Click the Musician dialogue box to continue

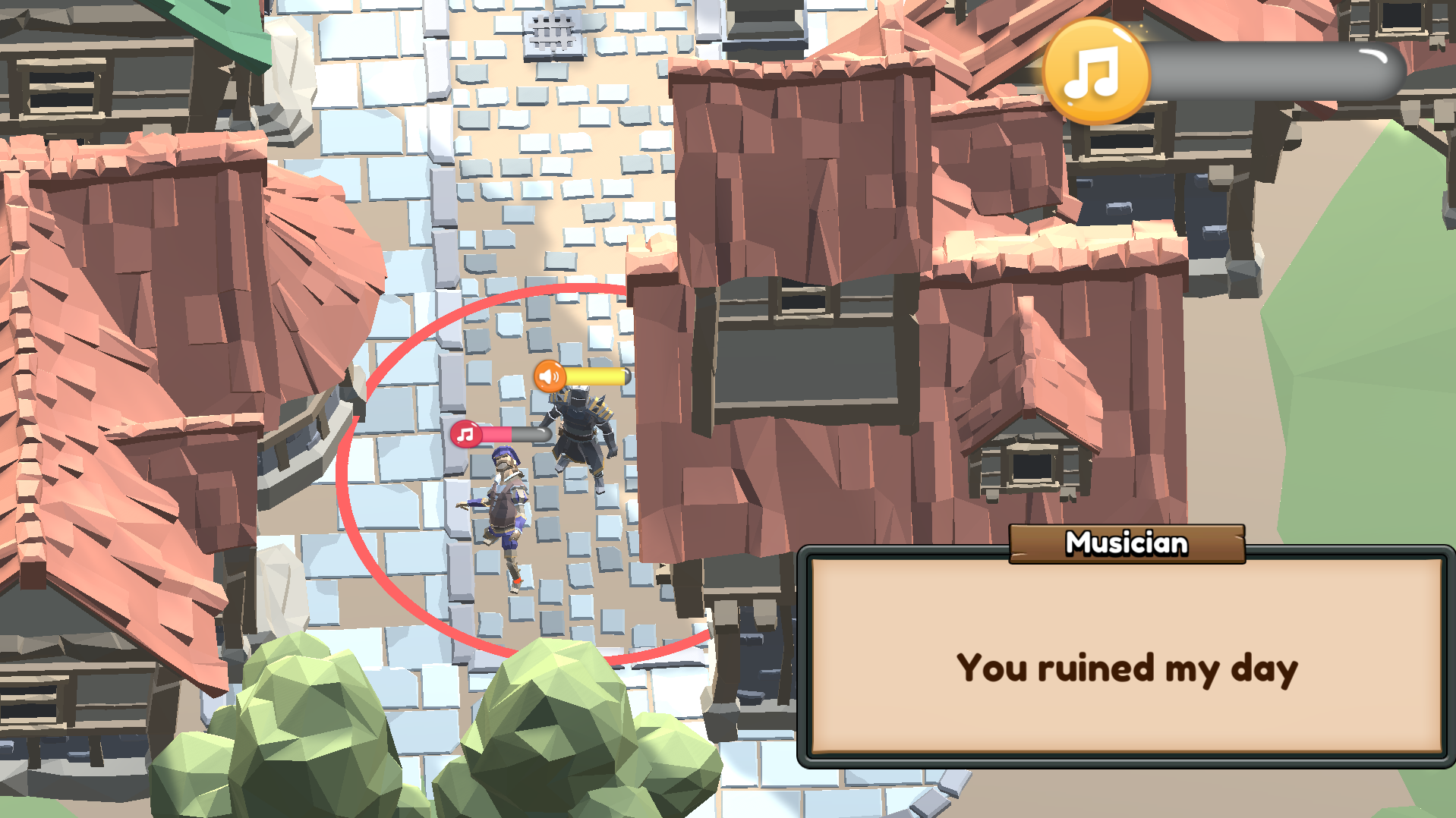click(1126, 656)
